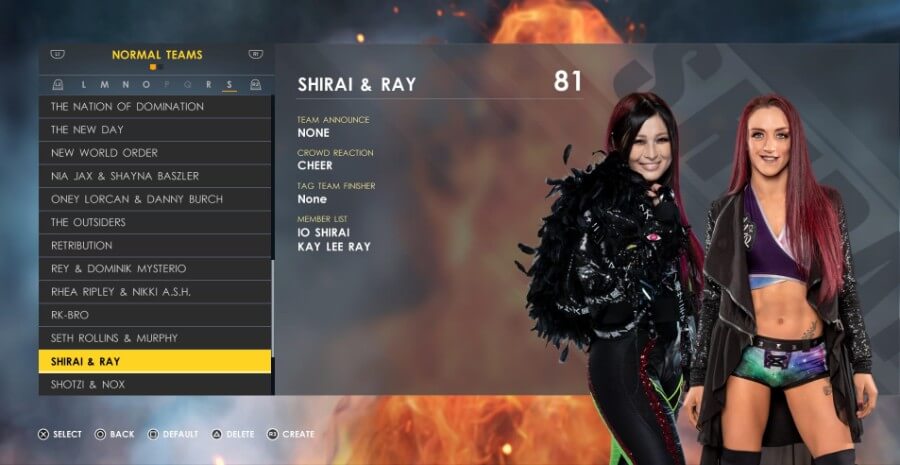This screenshot has width=900, height=465.
Task: Select the Retribution team row
Action: click(x=155, y=245)
